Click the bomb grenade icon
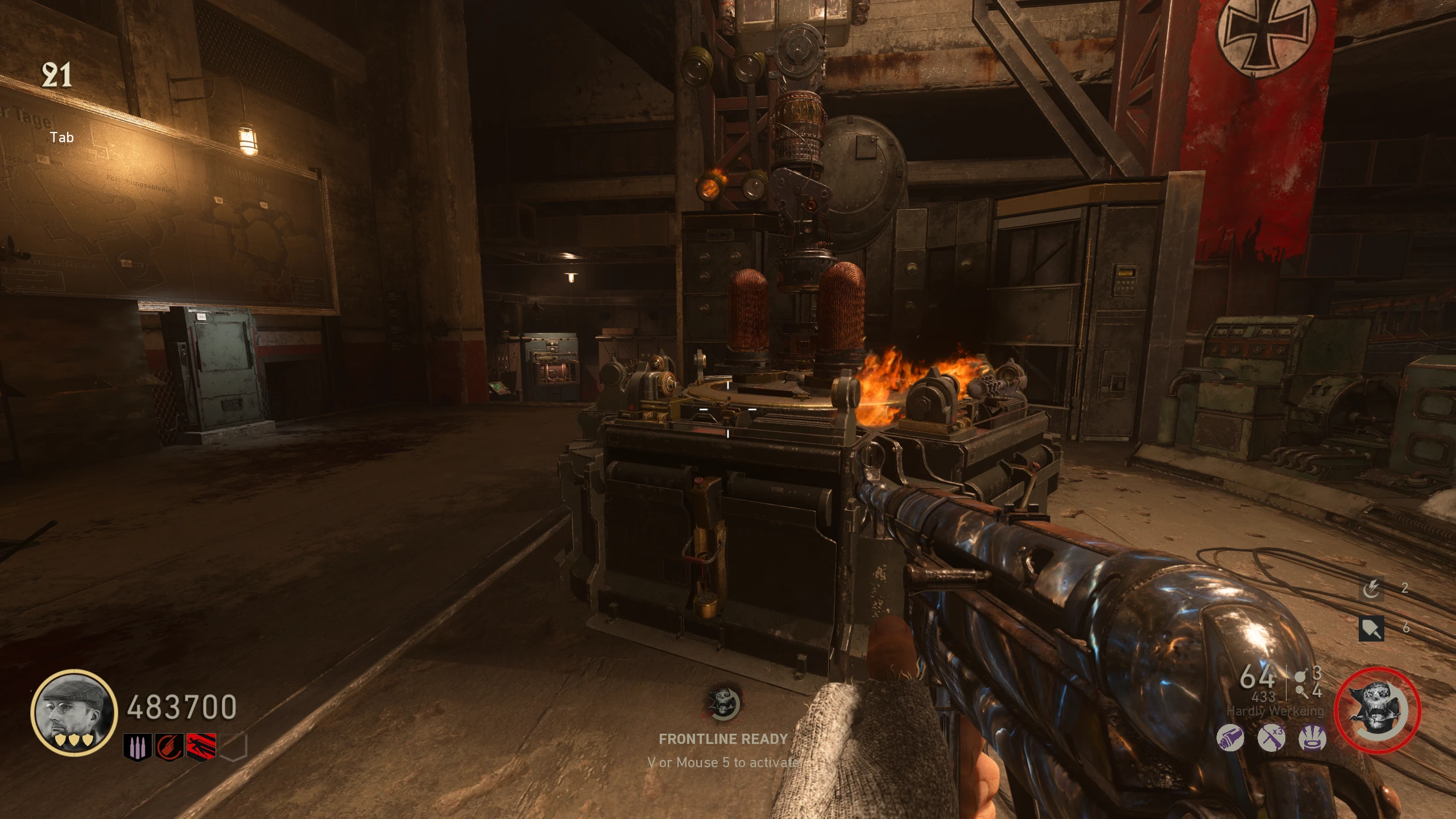This screenshot has height=819, width=1456. (x=1300, y=676)
